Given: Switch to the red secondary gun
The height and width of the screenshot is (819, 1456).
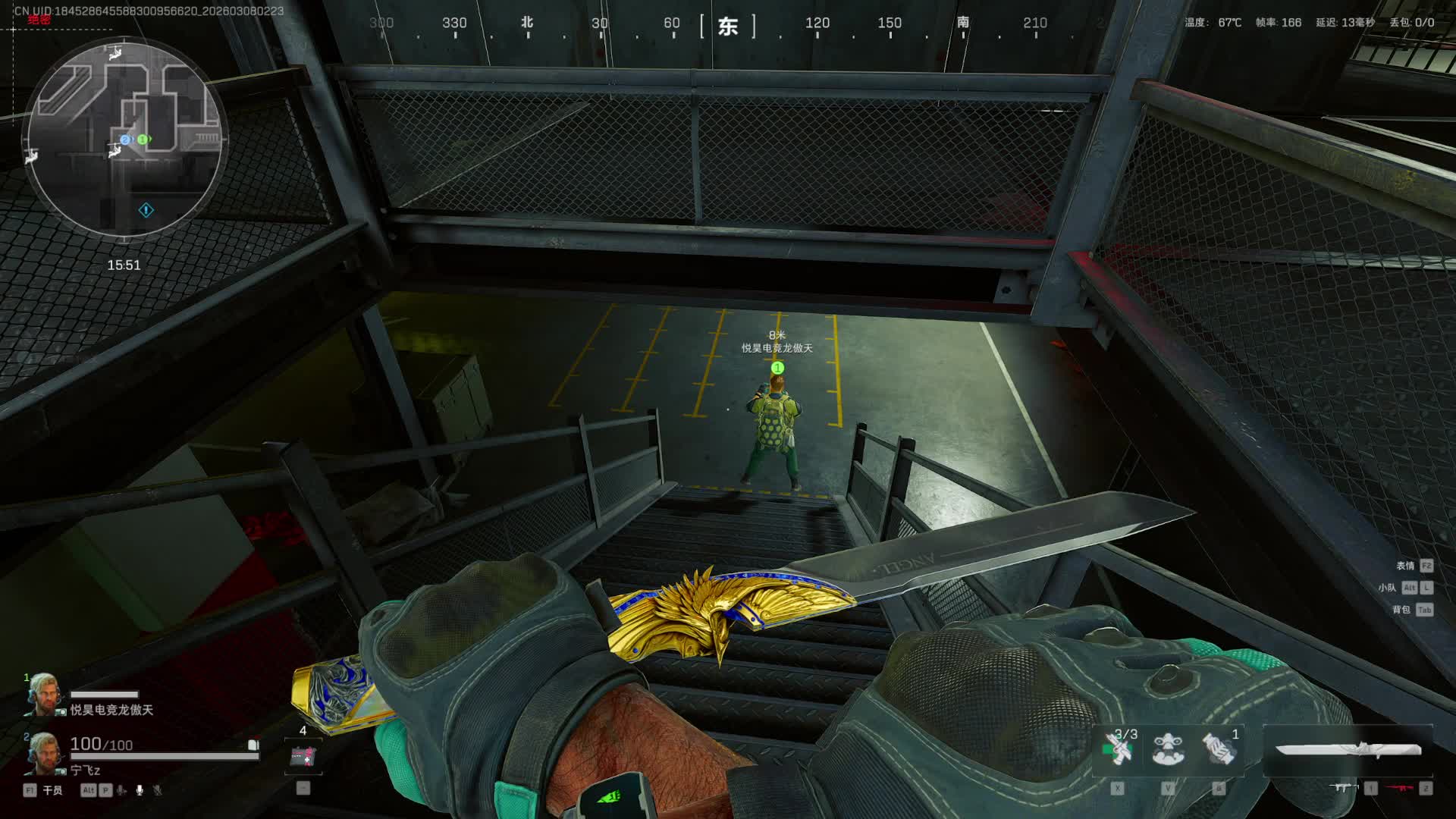Looking at the screenshot, I should pos(1400,789).
